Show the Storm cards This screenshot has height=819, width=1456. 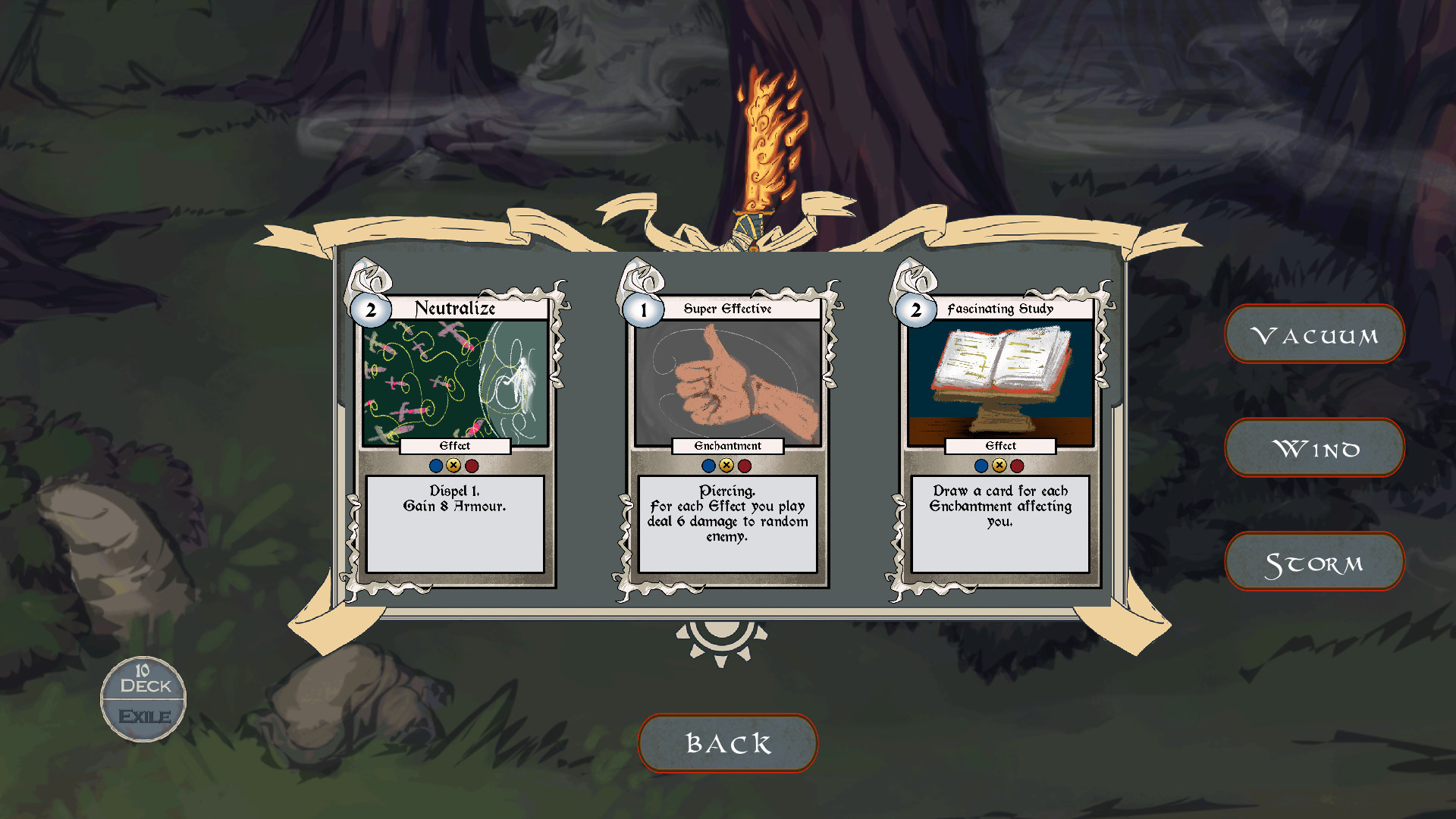pyautogui.click(x=1314, y=562)
